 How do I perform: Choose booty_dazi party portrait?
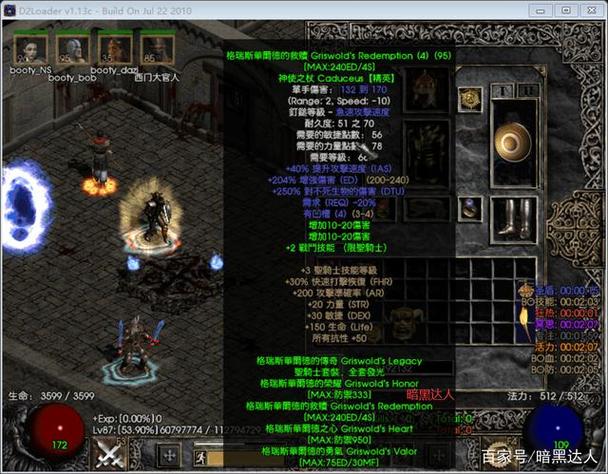(113, 48)
